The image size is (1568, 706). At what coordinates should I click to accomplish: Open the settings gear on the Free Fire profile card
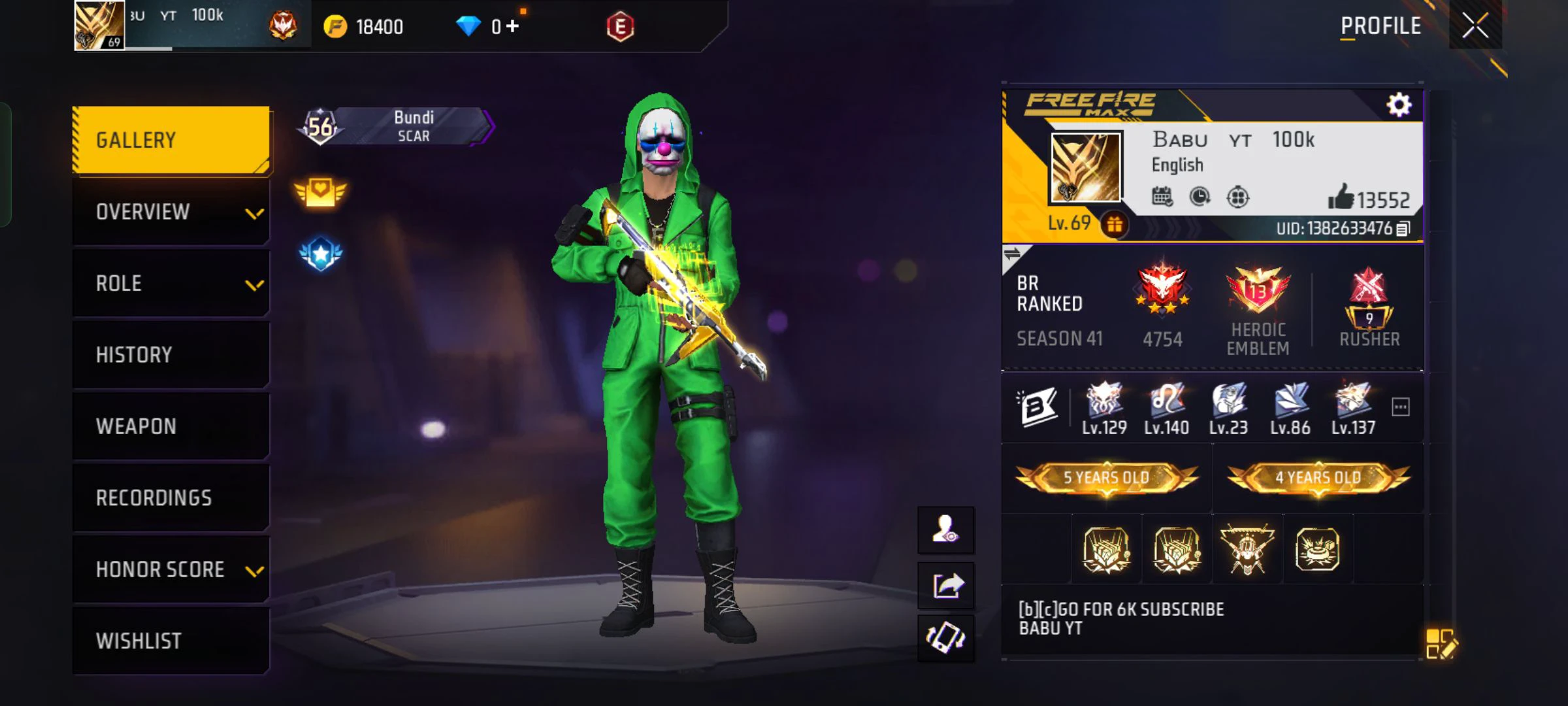[x=1399, y=104]
